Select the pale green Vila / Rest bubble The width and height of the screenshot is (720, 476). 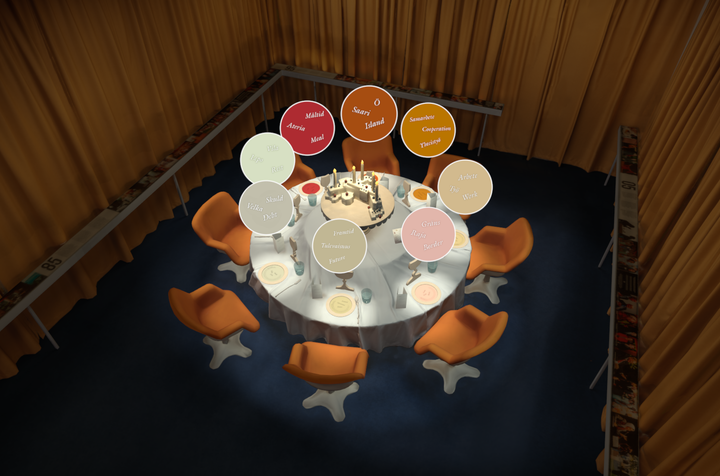pyautogui.click(x=267, y=158)
